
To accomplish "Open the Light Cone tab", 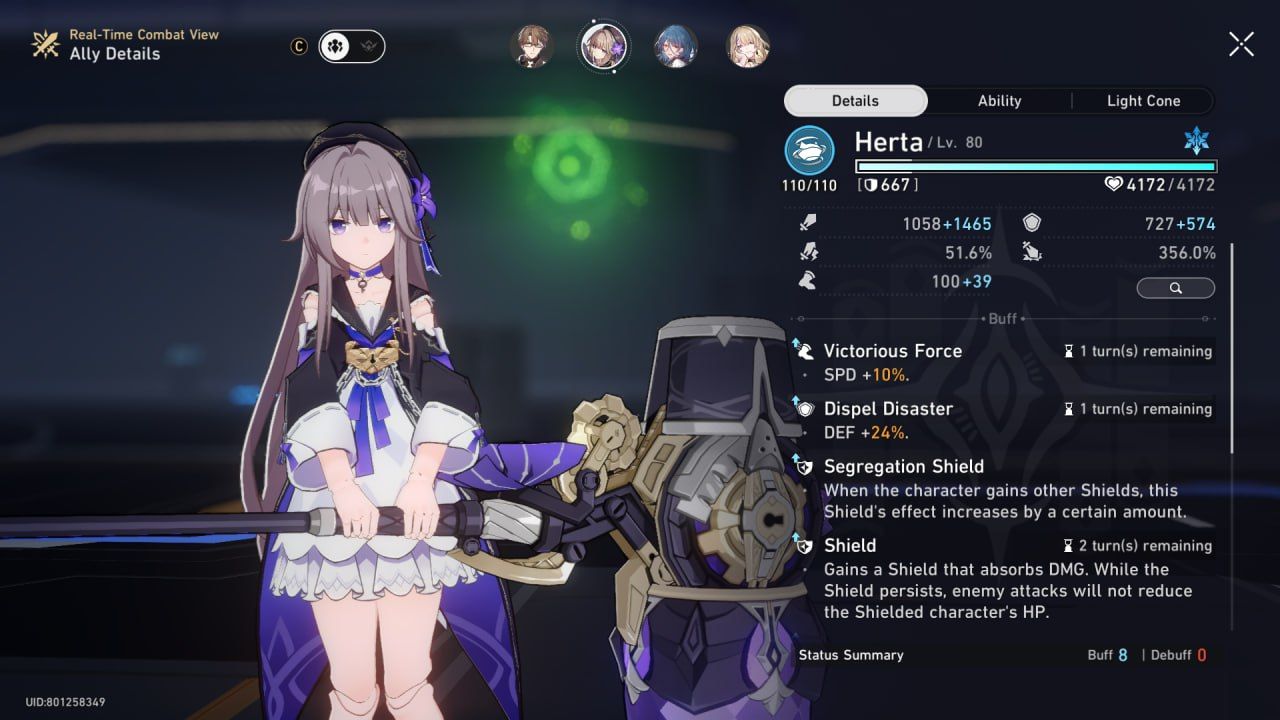I will 1143,100.
